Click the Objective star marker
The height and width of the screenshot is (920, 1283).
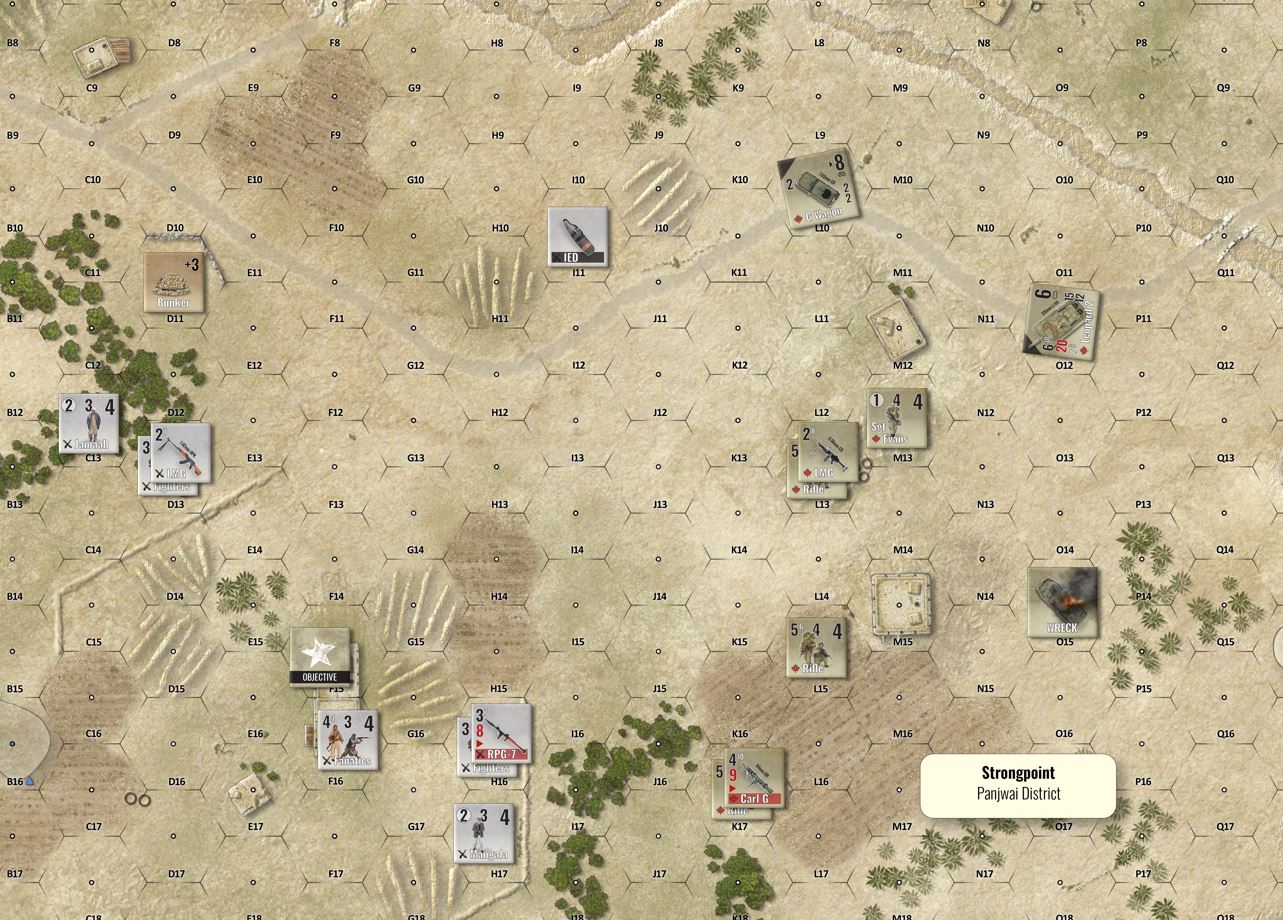pyautogui.click(x=320, y=656)
